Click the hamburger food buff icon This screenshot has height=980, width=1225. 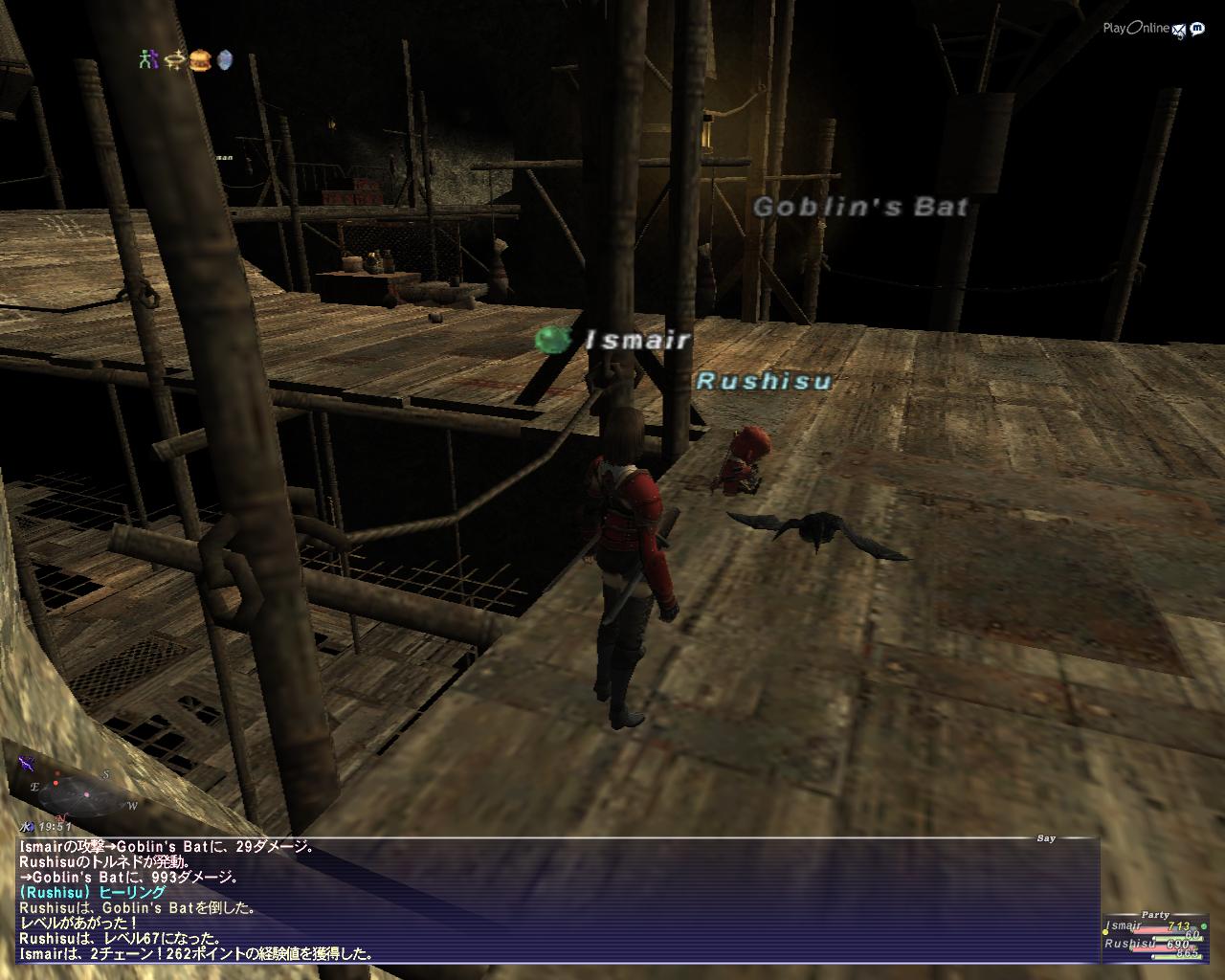click(199, 59)
